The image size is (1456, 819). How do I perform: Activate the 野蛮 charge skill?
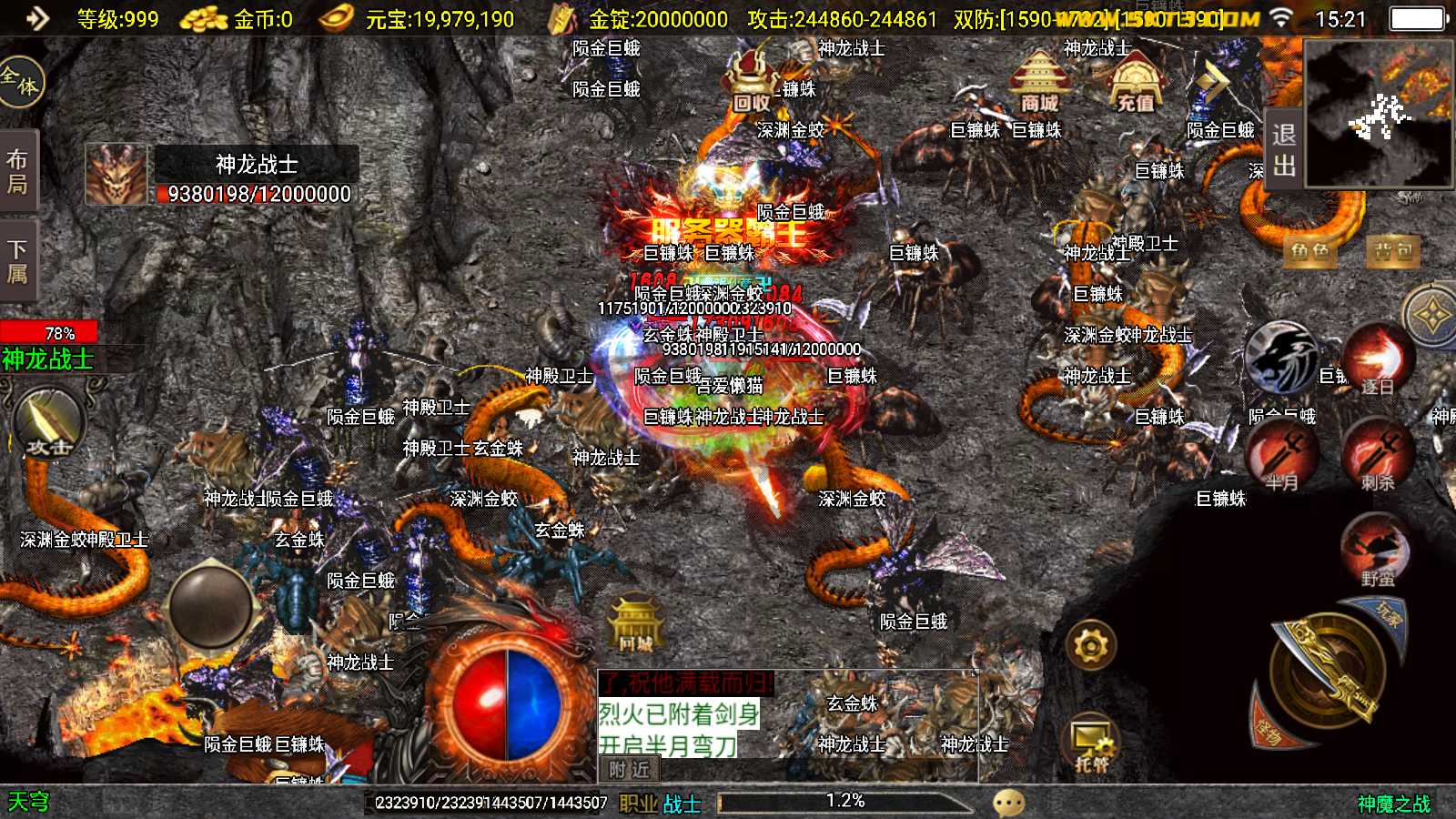(x=1376, y=550)
